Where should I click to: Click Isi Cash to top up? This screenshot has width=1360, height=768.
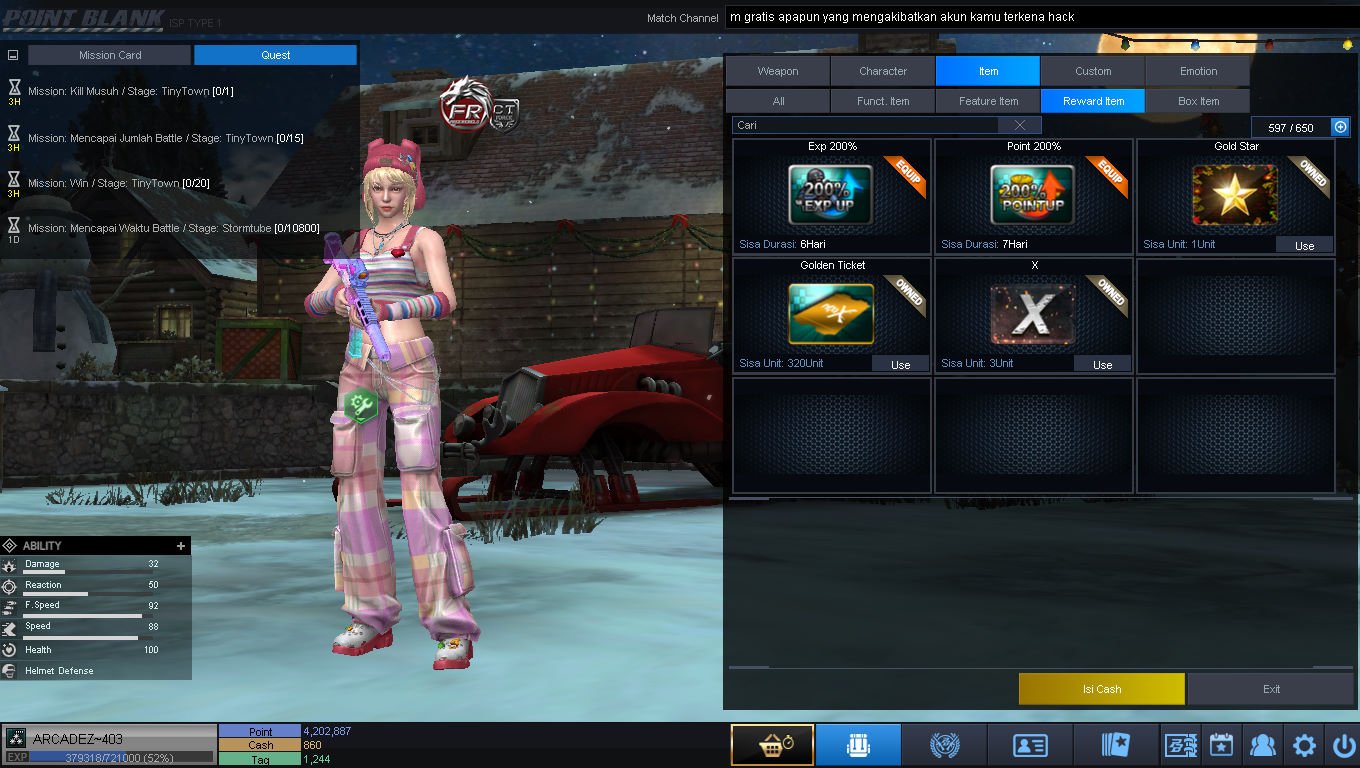tap(1101, 689)
